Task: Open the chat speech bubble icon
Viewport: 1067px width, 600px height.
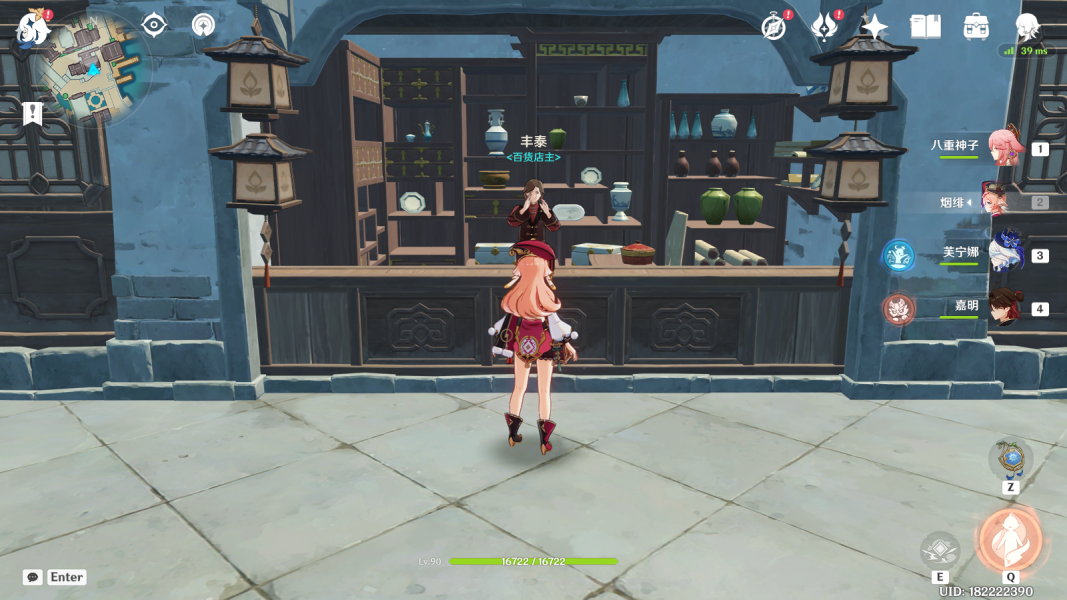Action: pyautogui.click(x=33, y=577)
